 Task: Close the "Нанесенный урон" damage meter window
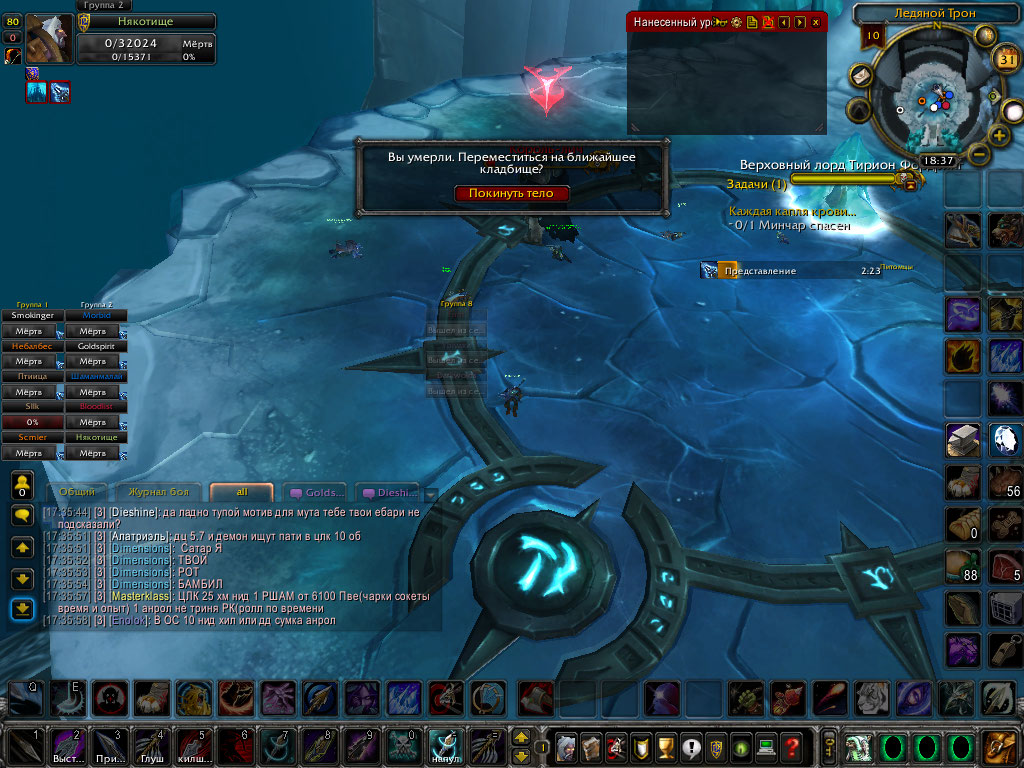[x=816, y=21]
